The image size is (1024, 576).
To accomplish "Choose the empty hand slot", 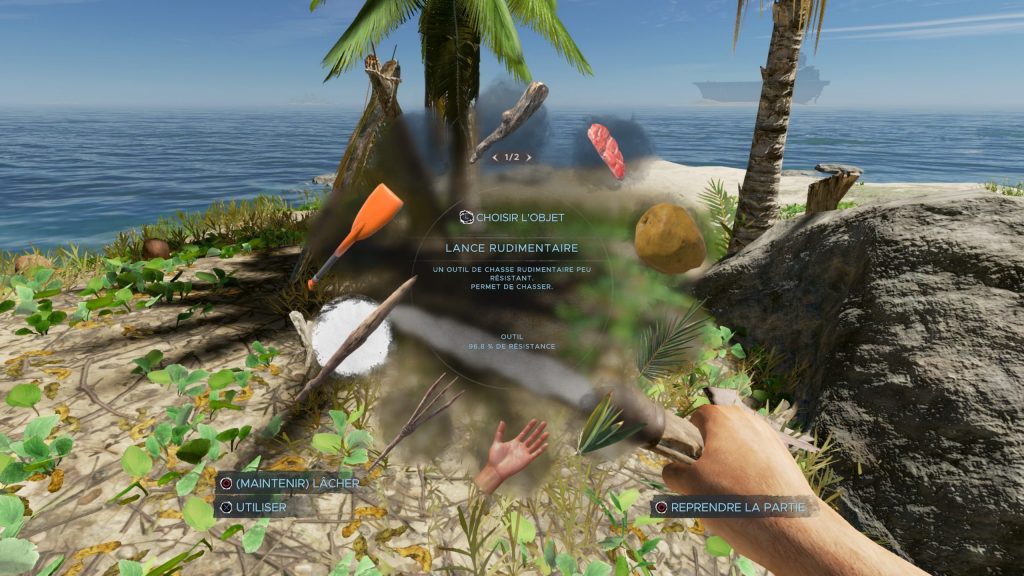I will coord(513,452).
